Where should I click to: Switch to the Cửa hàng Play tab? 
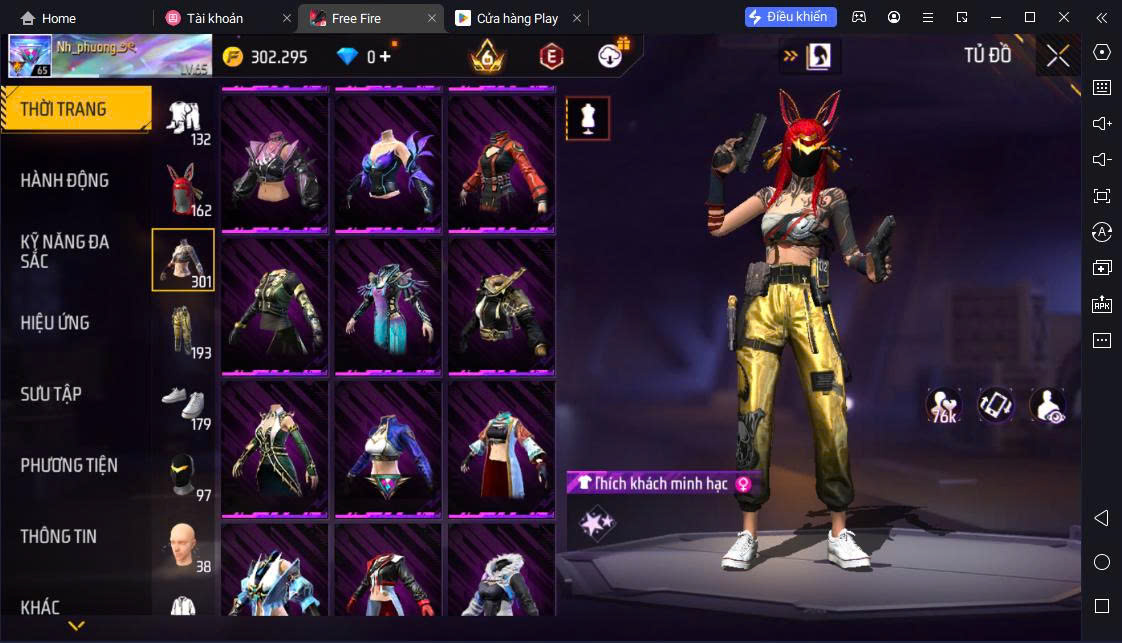click(518, 18)
